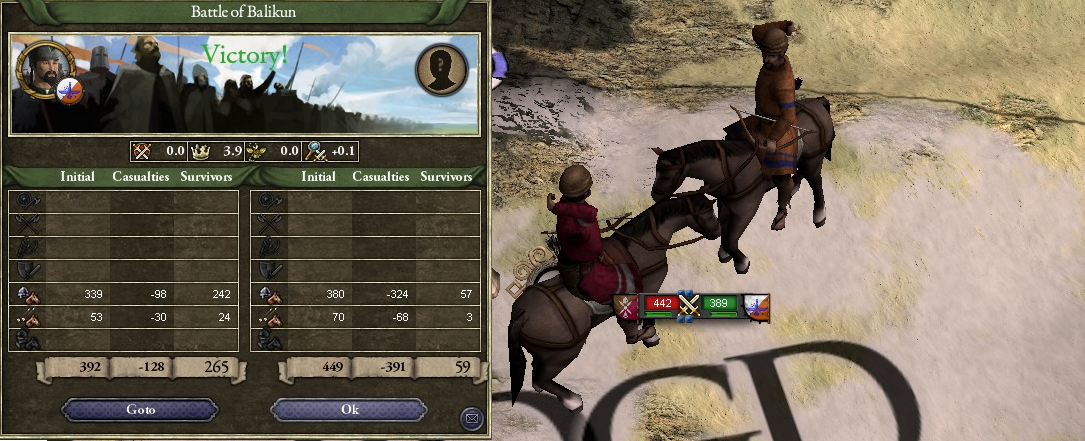Viewport: 1085px width, 441px height.
Task: Click the unknown enemy leader silhouette
Action: point(441,69)
